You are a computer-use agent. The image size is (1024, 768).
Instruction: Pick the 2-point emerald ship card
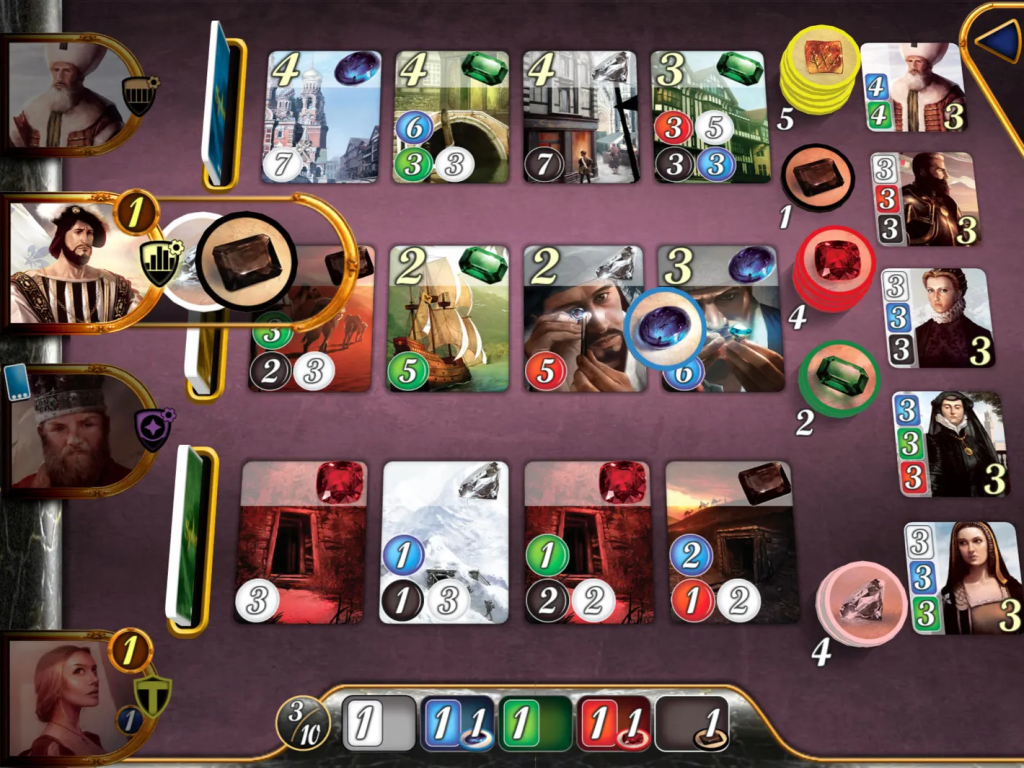point(448,318)
